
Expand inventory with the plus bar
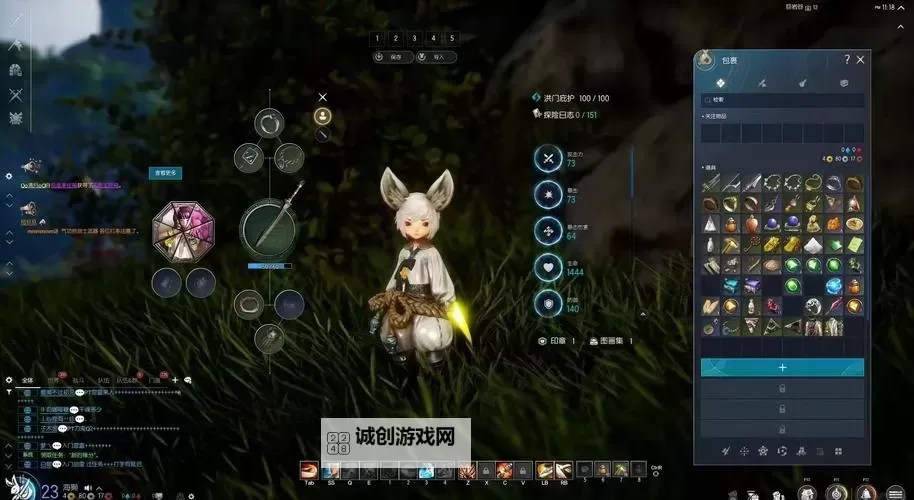782,367
